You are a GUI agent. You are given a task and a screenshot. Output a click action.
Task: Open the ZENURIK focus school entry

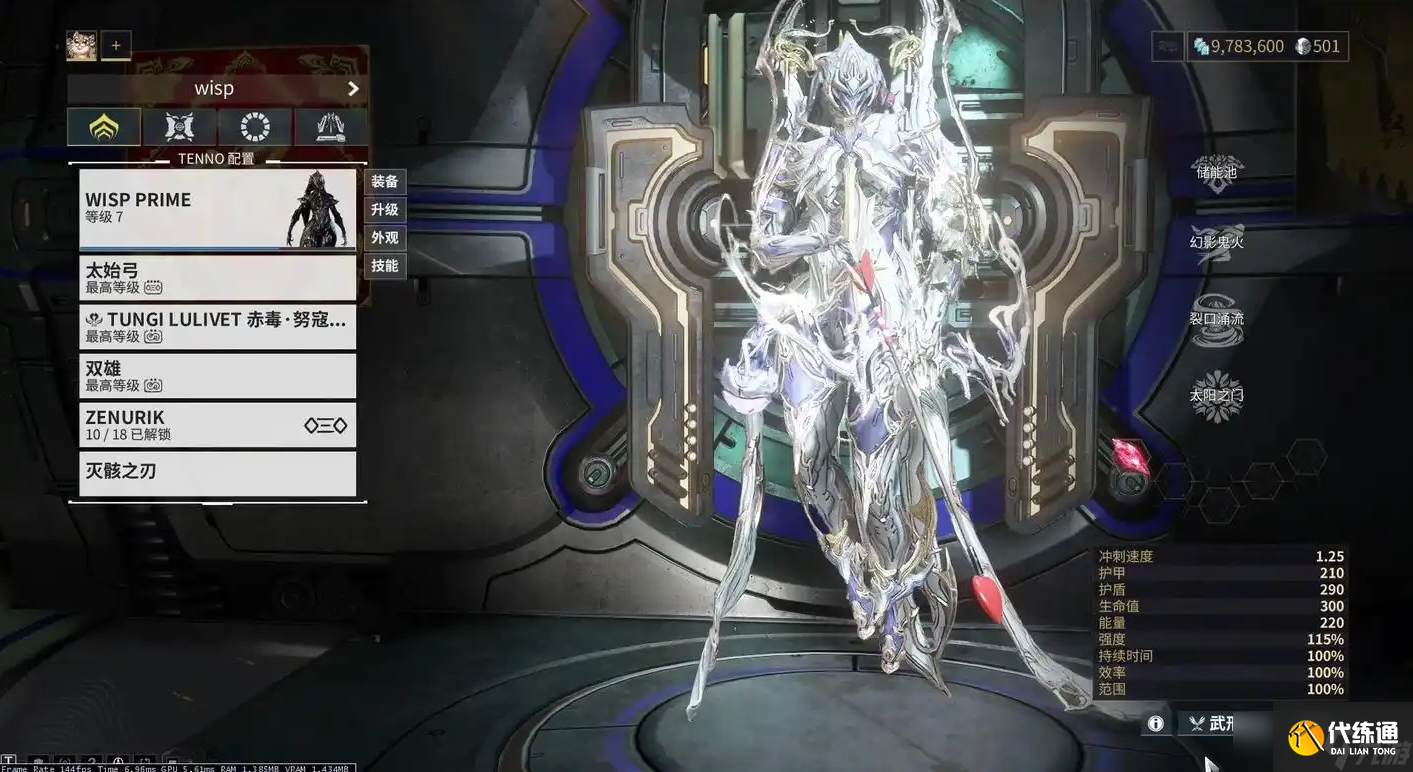(217, 425)
